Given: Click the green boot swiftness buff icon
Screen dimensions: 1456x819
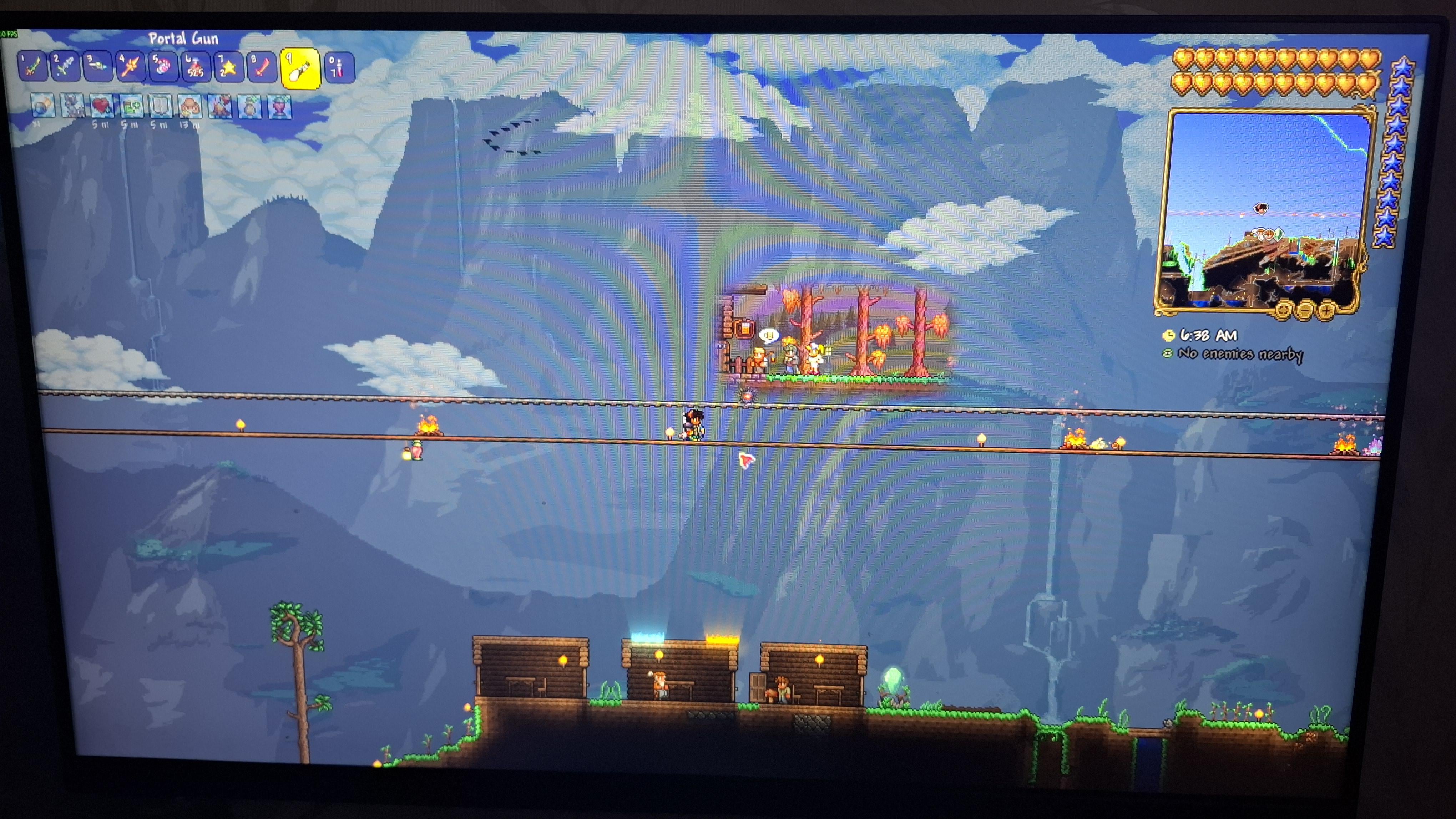Looking at the screenshot, I should pos(131,106).
